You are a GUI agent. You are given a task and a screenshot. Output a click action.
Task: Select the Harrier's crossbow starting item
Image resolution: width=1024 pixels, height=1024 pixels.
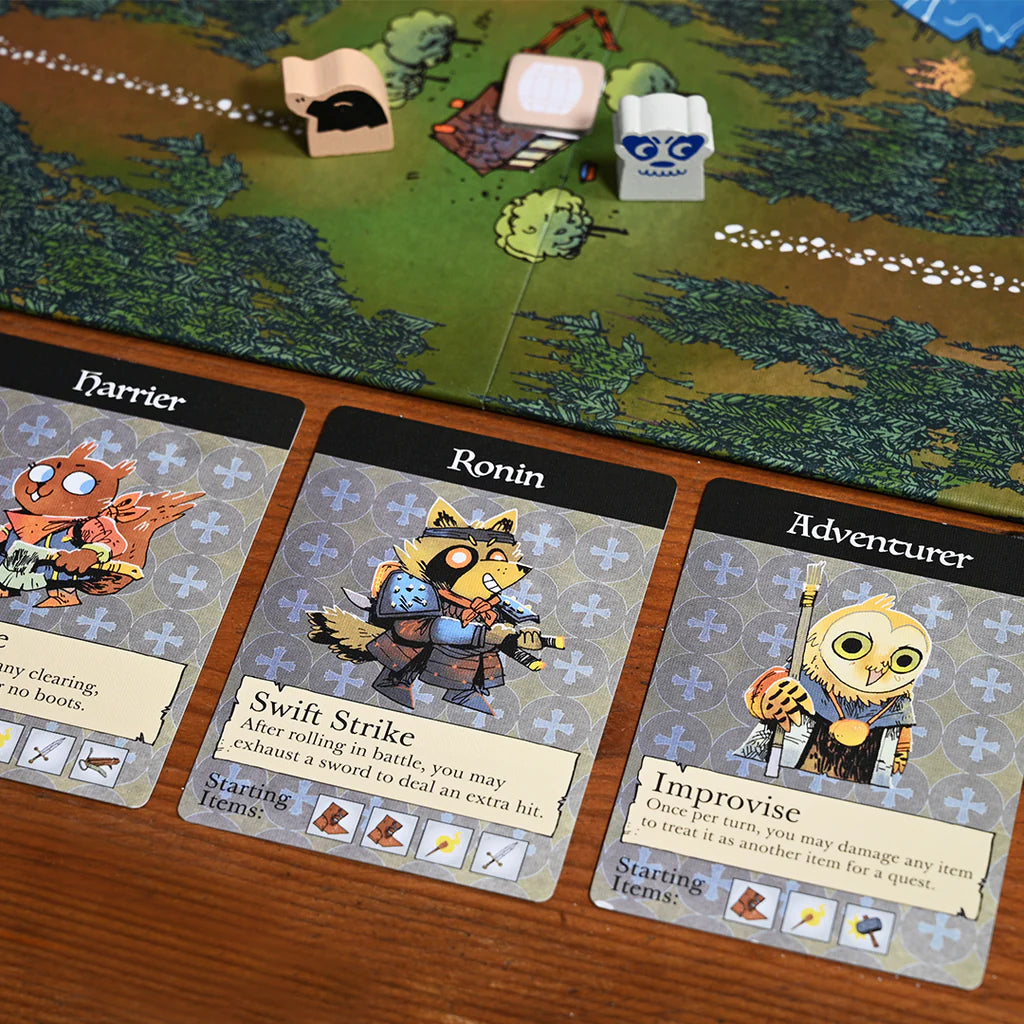(x=99, y=763)
